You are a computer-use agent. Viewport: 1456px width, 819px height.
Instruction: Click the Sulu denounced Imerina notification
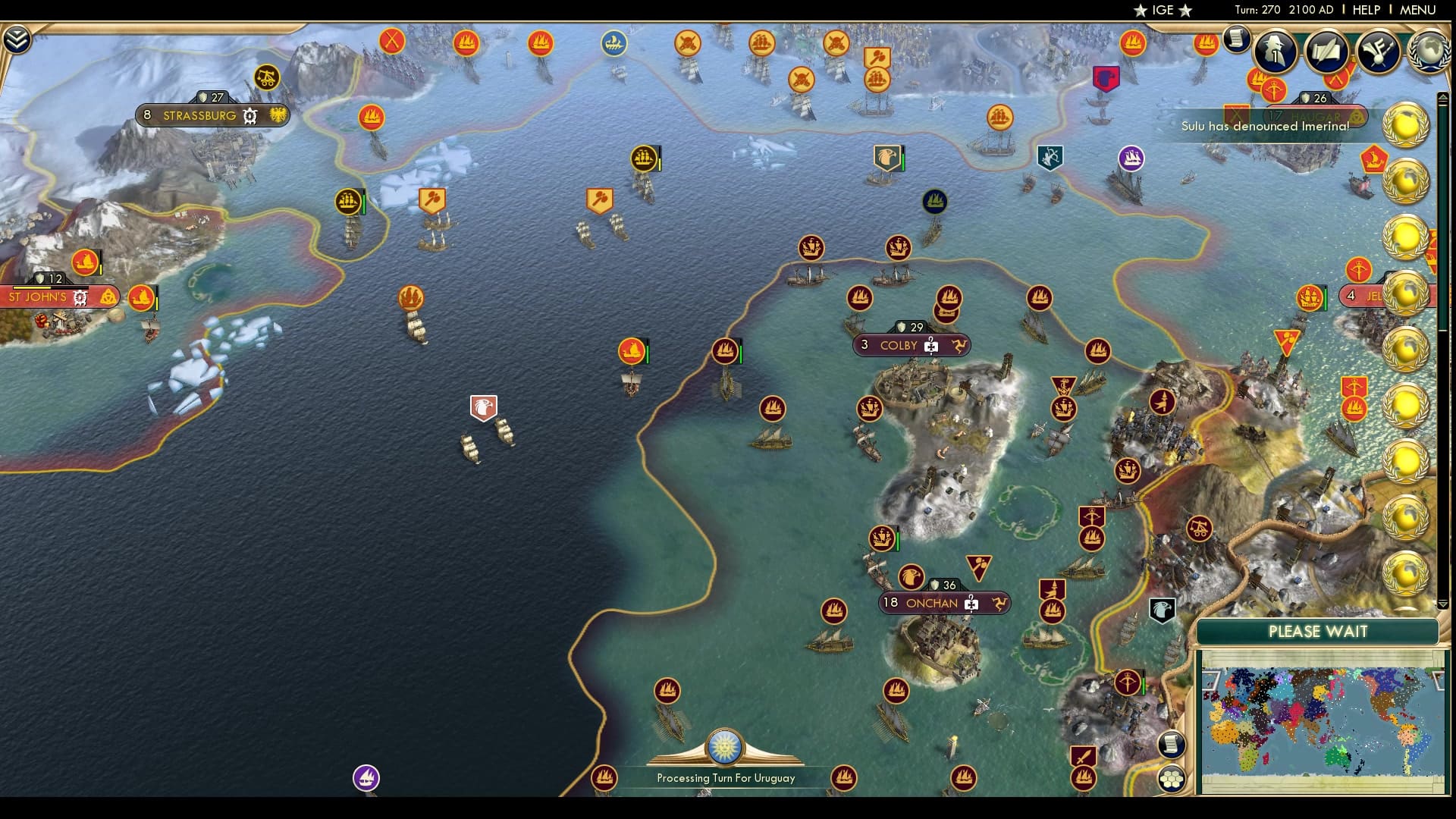point(1265,128)
